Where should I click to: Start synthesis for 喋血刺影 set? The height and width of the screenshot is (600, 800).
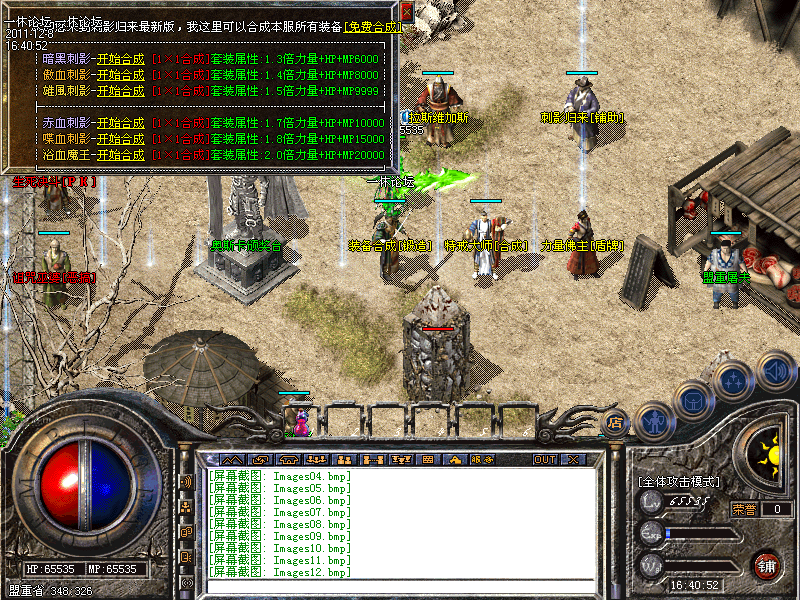coord(120,139)
